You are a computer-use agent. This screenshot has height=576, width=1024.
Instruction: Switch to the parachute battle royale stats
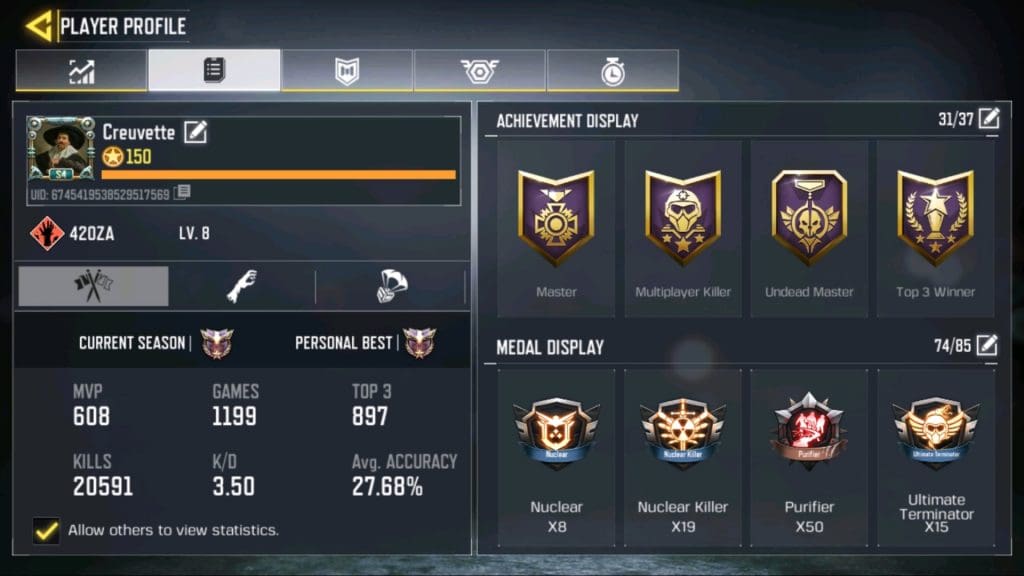pos(391,287)
